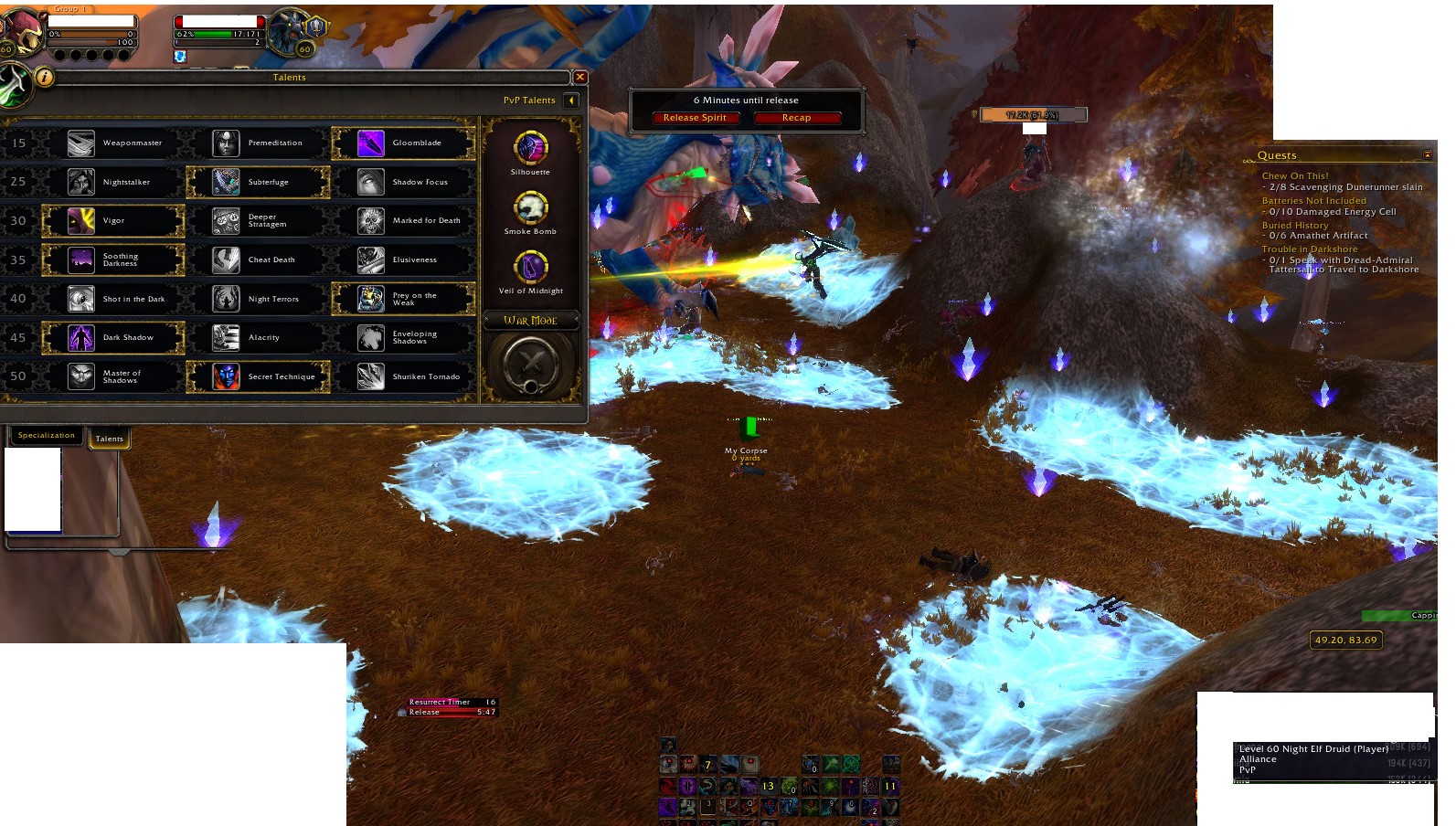Collapse the PvP Talents section
Image resolution: width=1456 pixels, height=826 pixels.
pyautogui.click(x=570, y=100)
